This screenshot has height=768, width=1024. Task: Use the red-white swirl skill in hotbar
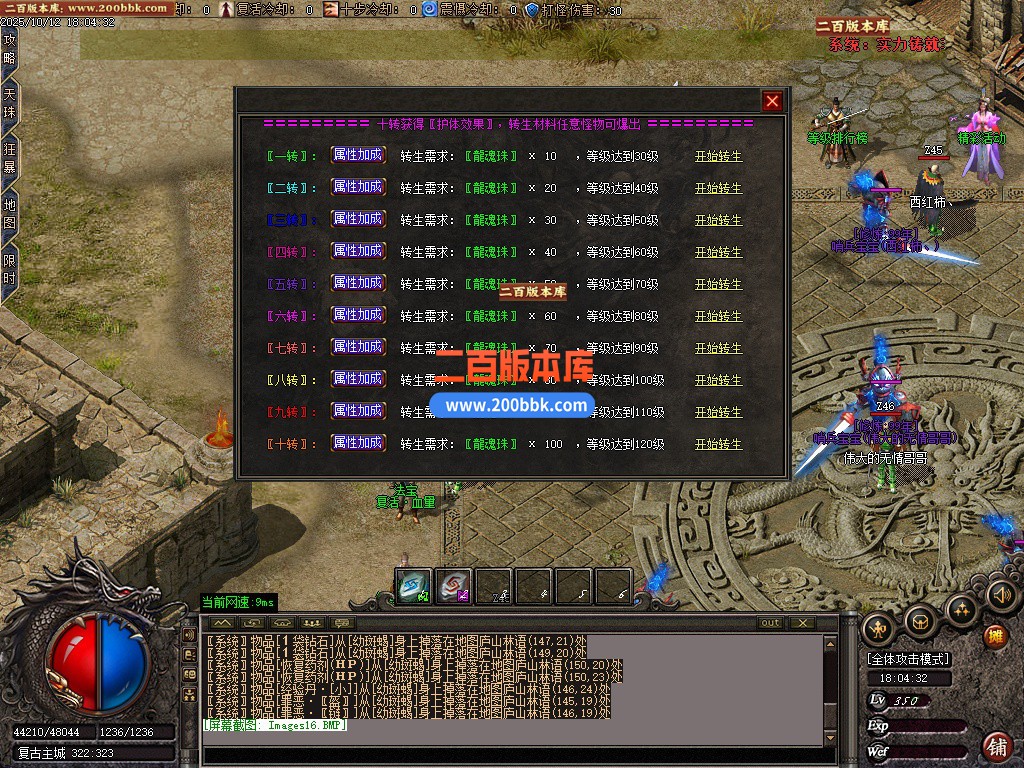click(x=453, y=586)
